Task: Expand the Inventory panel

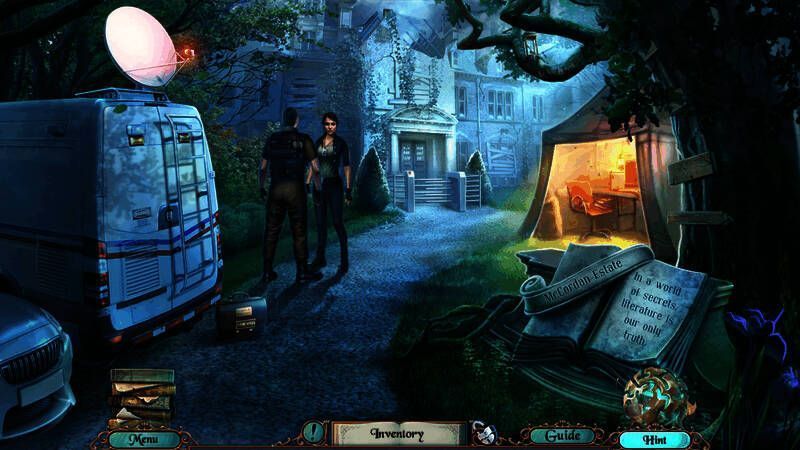Action: point(397,434)
